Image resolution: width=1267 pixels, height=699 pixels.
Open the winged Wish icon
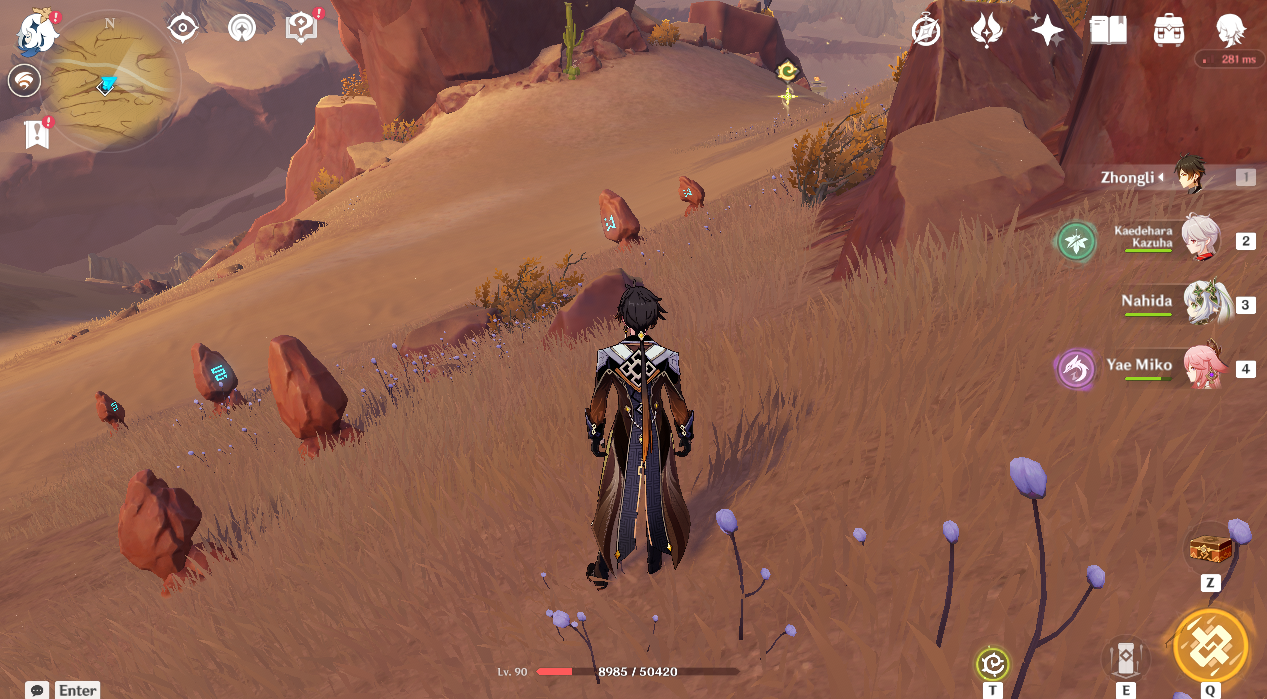click(x=987, y=31)
